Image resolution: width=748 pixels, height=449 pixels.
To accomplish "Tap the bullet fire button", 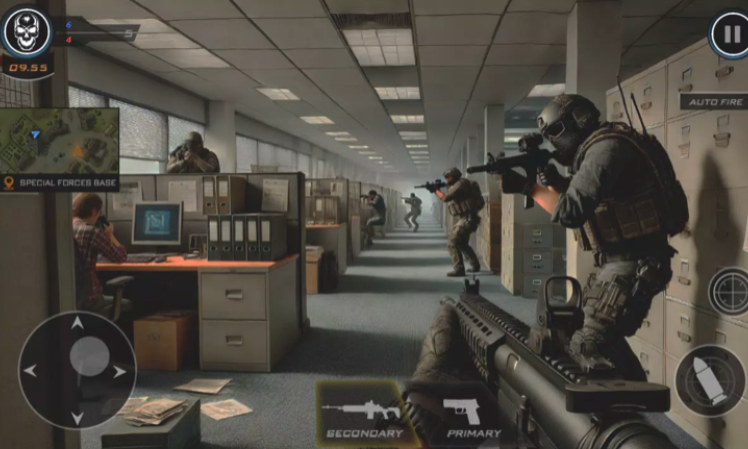I will (708, 380).
